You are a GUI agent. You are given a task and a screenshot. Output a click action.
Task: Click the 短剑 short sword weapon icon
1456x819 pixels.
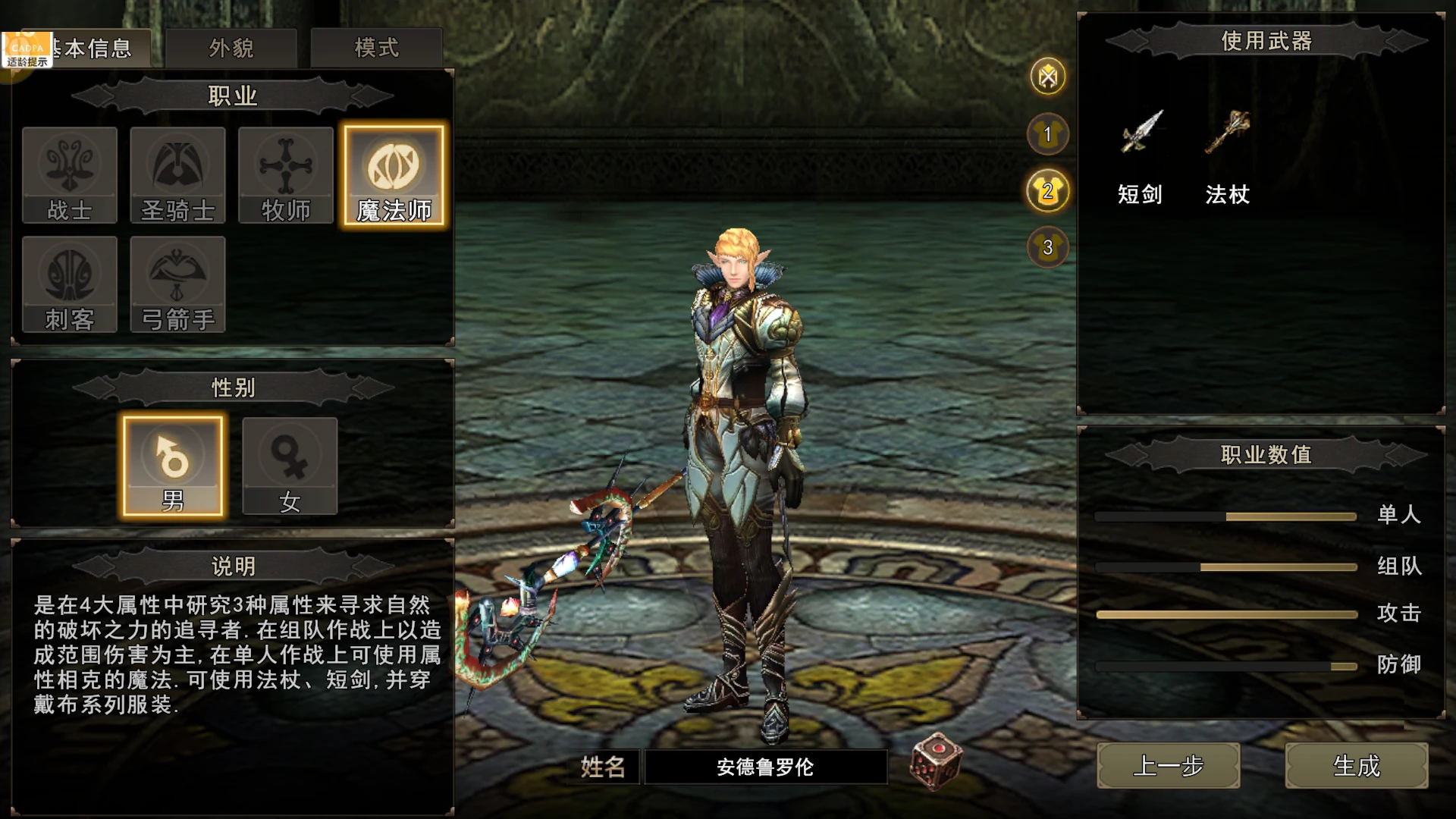1142,136
